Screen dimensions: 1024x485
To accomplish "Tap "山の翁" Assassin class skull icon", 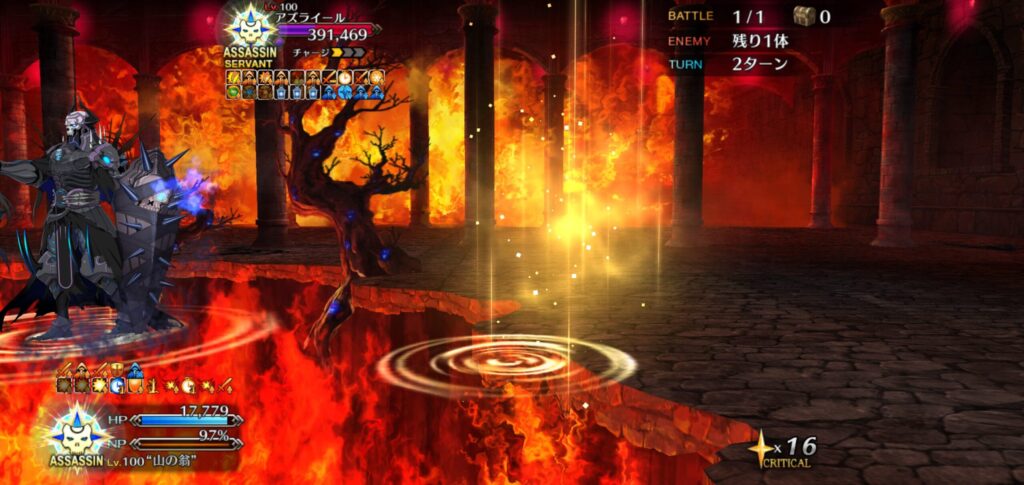I will coord(76,433).
